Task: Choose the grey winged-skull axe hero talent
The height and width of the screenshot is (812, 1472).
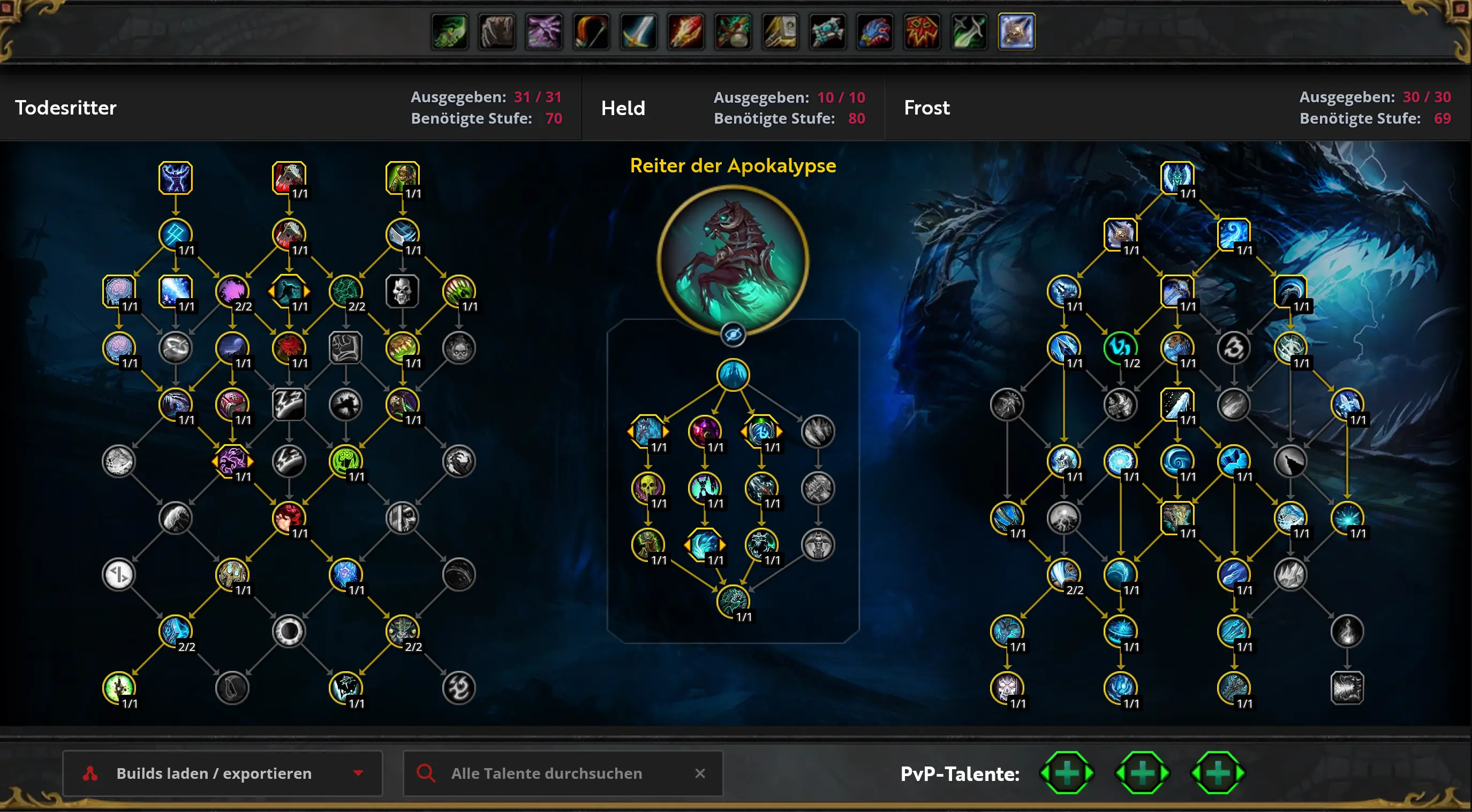Action: coord(818,544)
